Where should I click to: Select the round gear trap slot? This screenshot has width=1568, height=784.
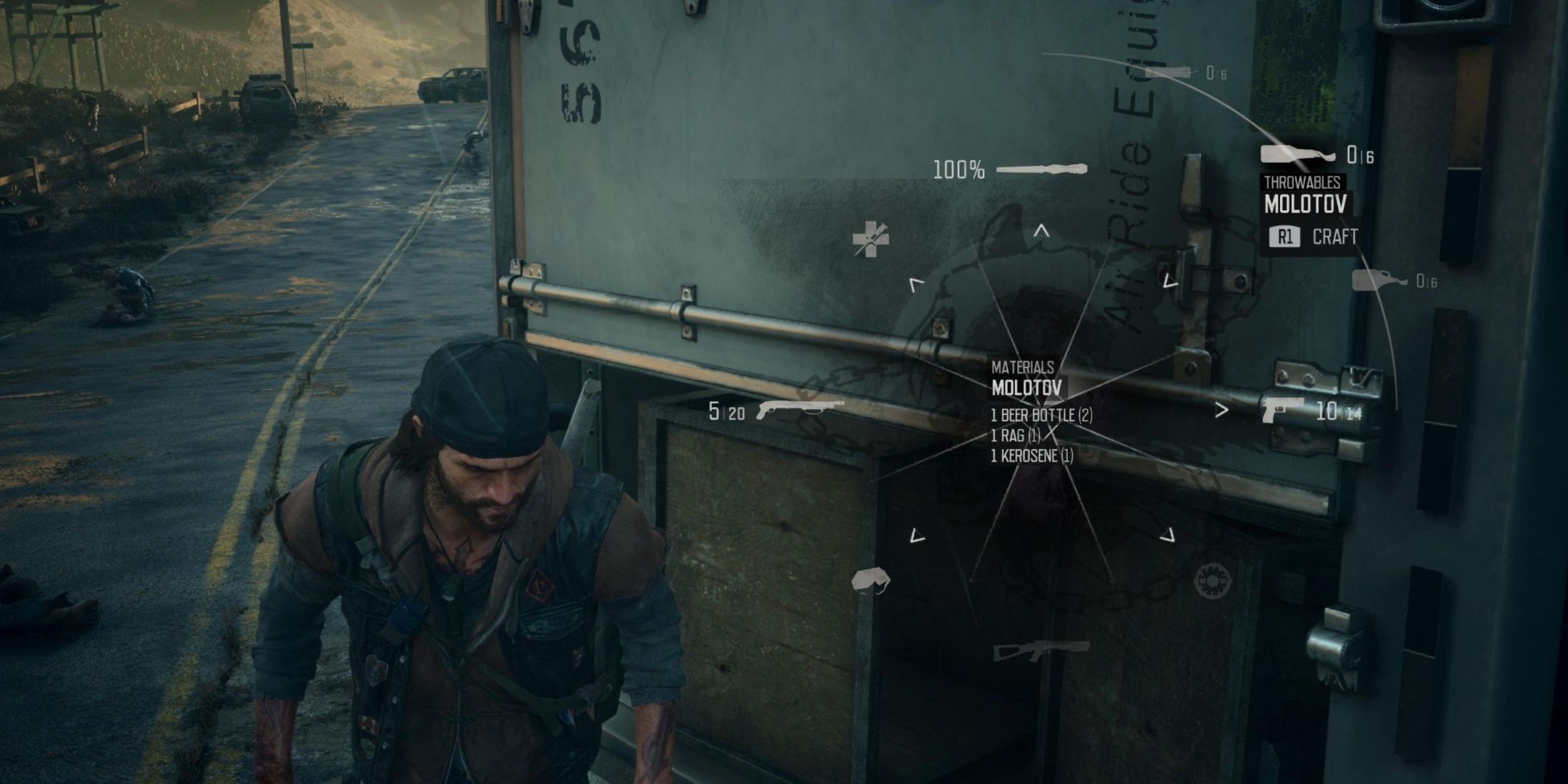coord(1212,581)
